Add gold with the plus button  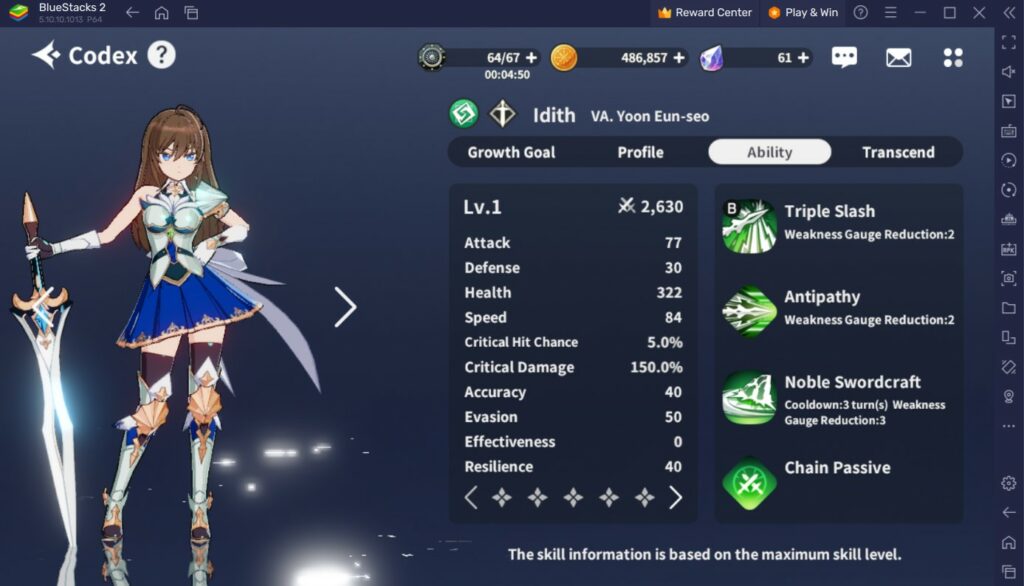tap(680, 58)
